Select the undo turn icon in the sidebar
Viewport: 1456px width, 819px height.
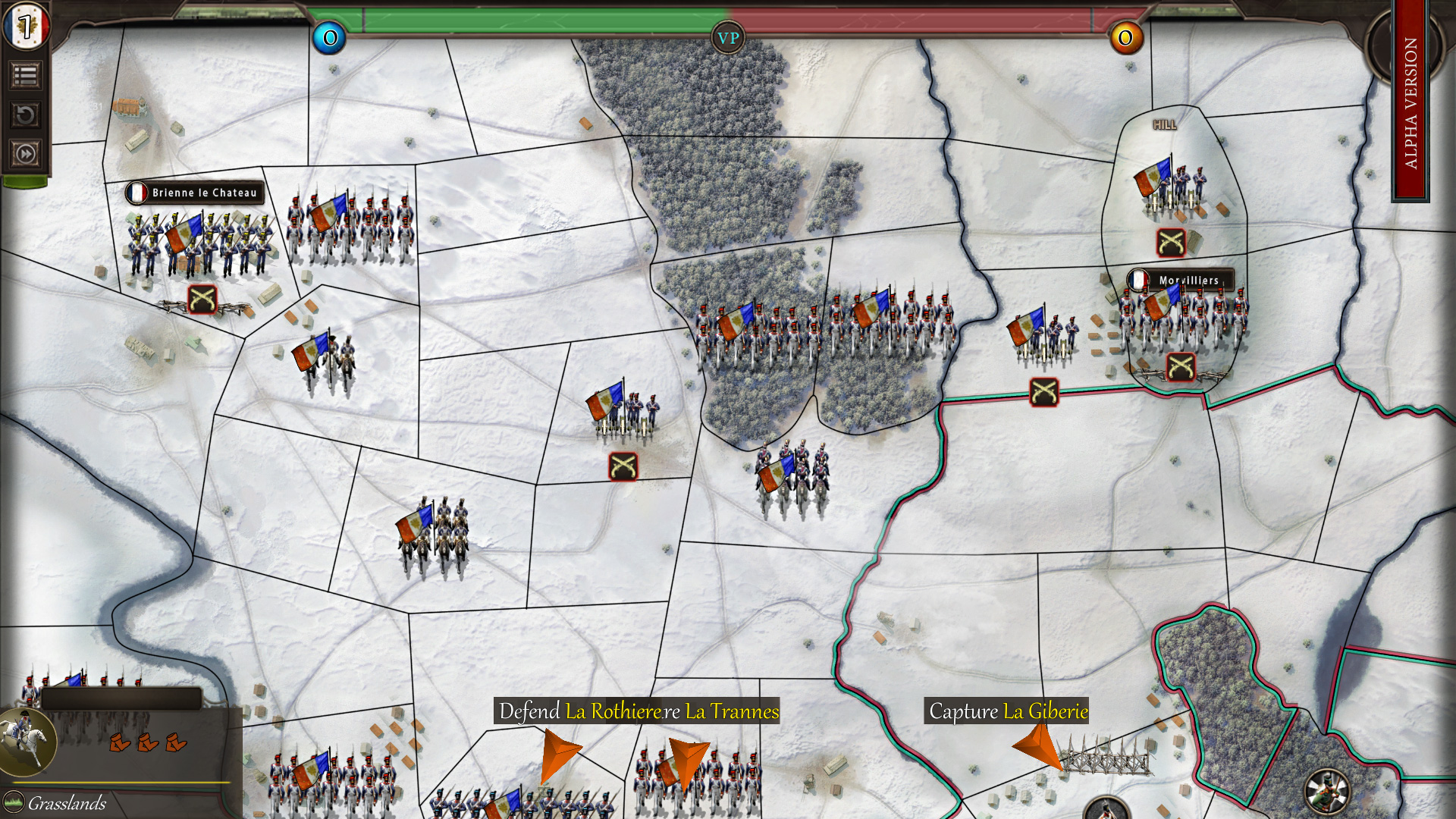coord(25,114)
